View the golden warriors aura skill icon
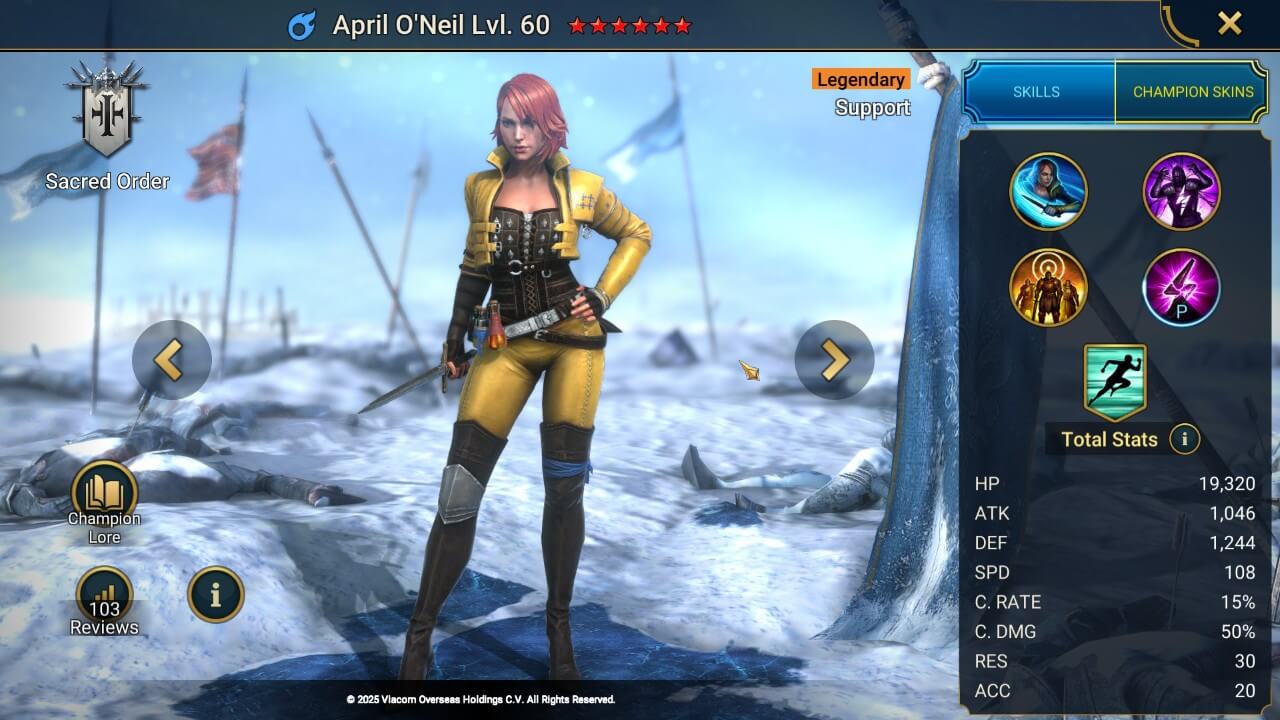 coord(1048,288)
